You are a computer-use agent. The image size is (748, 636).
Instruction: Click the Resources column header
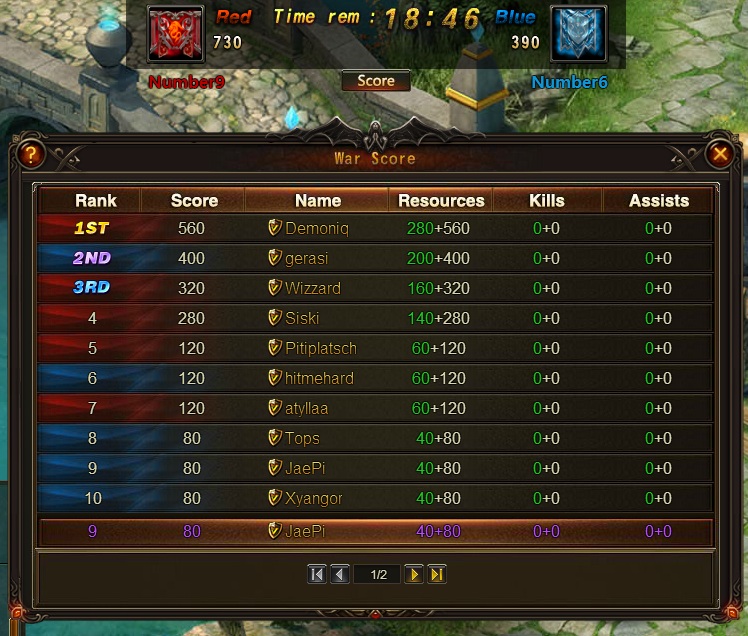click(x=441, y=200)
